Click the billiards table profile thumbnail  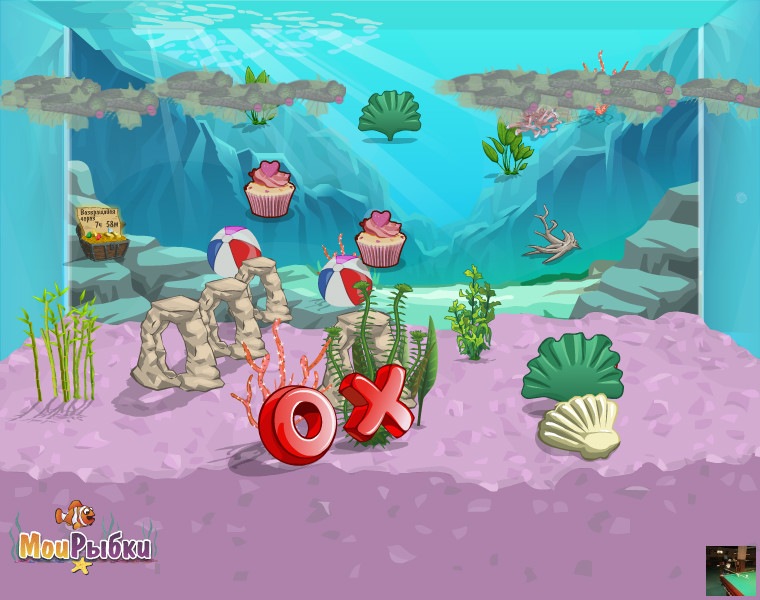pyautogui.click(x=730, y=571)
